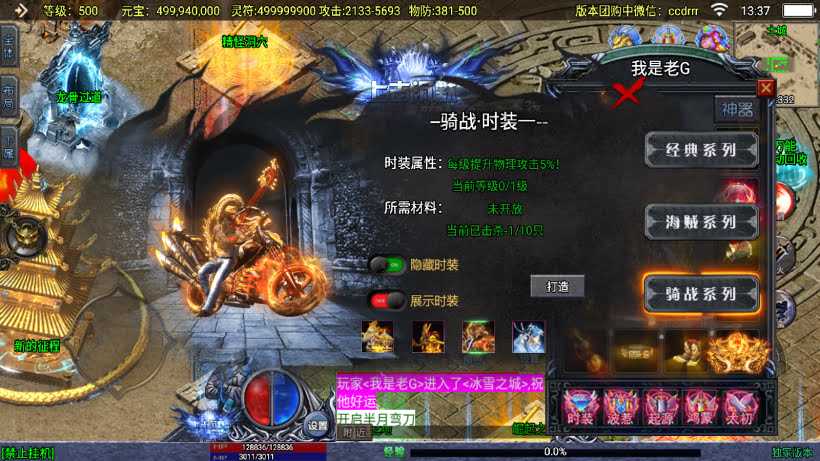
Task: Switch to the 鸿蒙 tab
Action: 698,408
